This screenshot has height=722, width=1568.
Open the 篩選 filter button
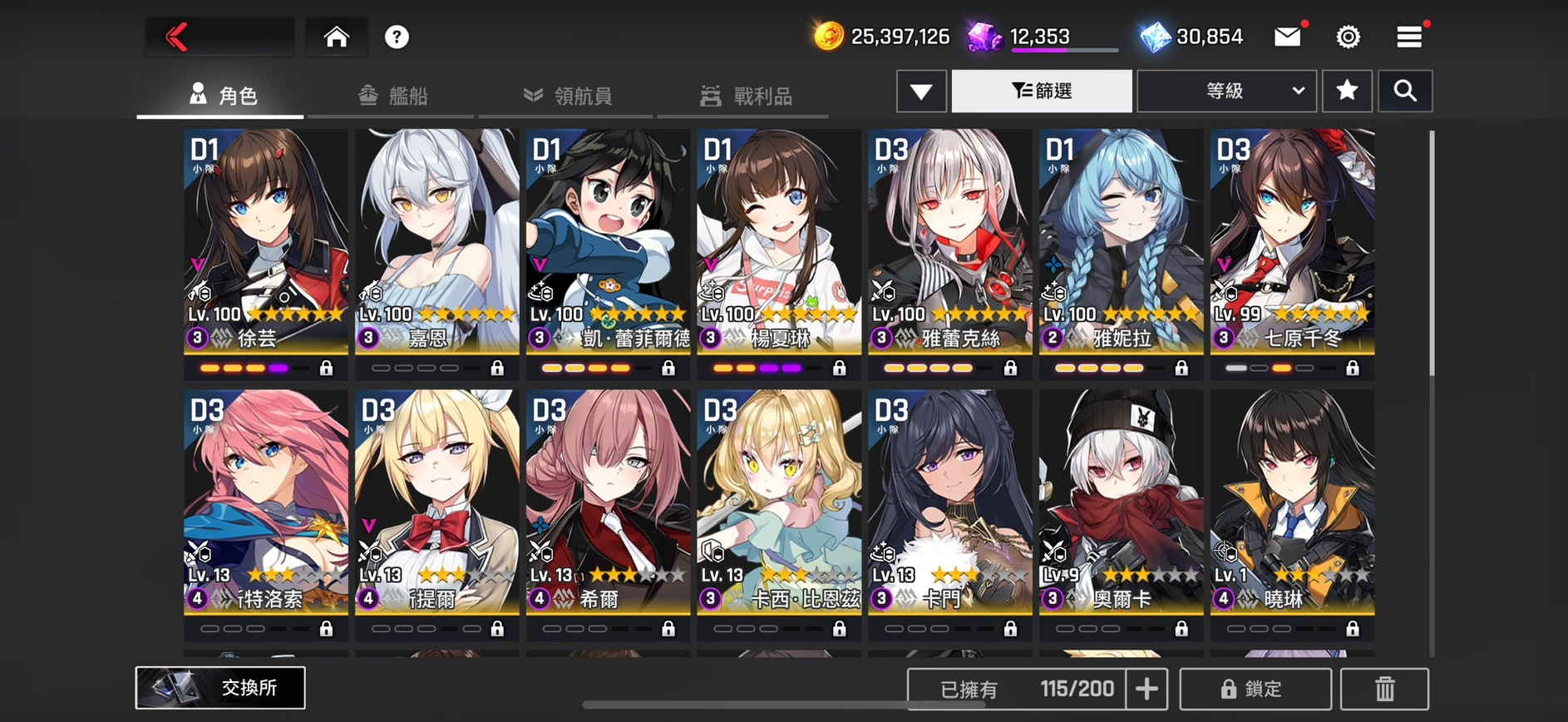coord(1042,91)
